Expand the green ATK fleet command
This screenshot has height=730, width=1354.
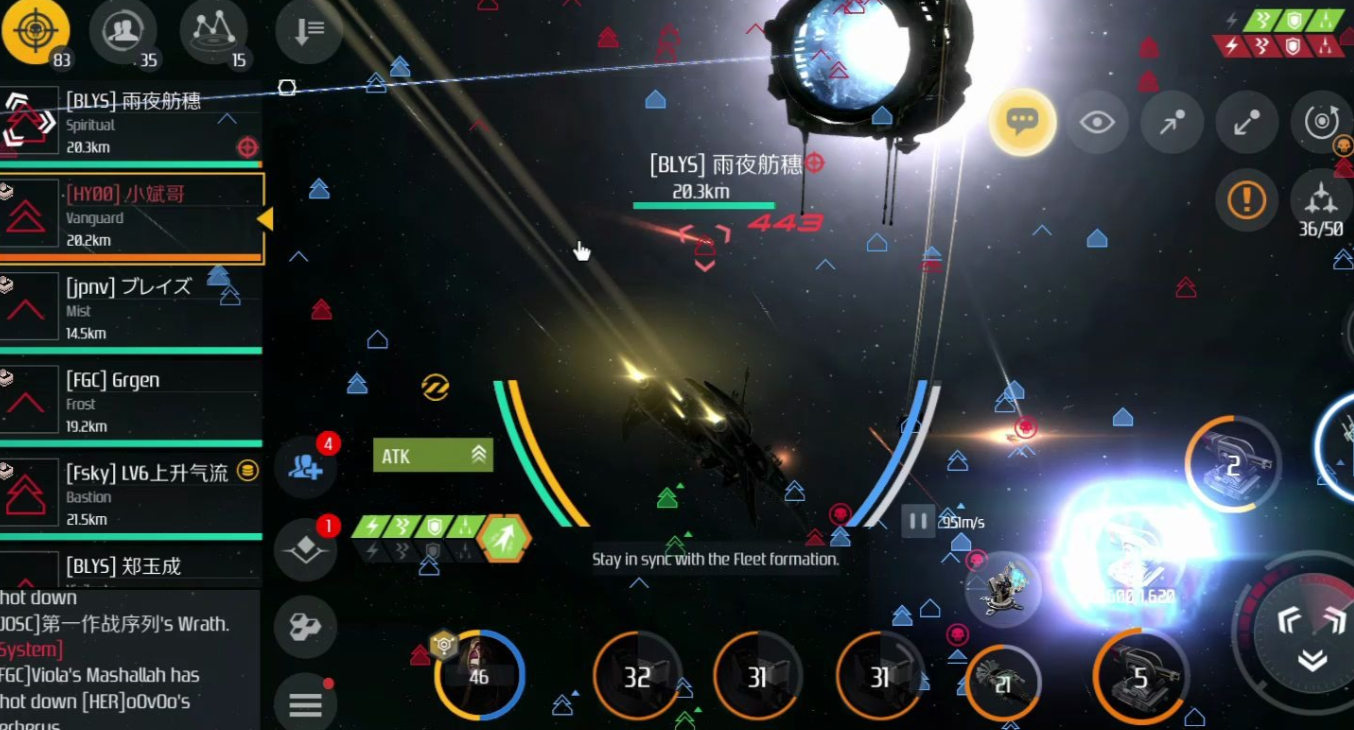432,456
